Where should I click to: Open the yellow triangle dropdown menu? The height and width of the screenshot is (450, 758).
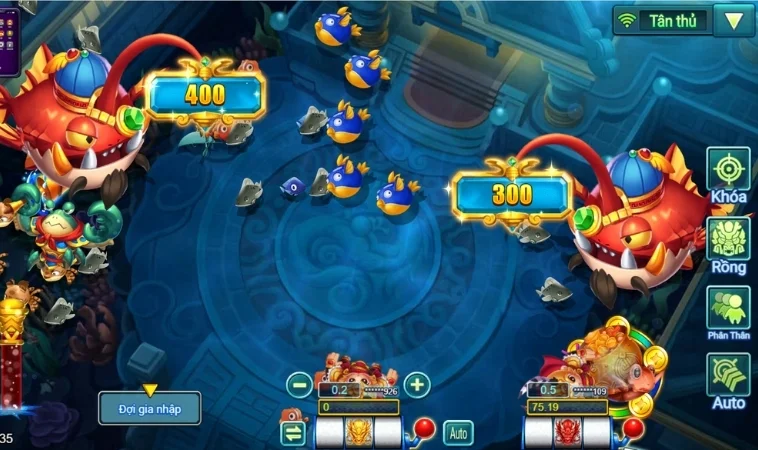(x=734, y=20)
